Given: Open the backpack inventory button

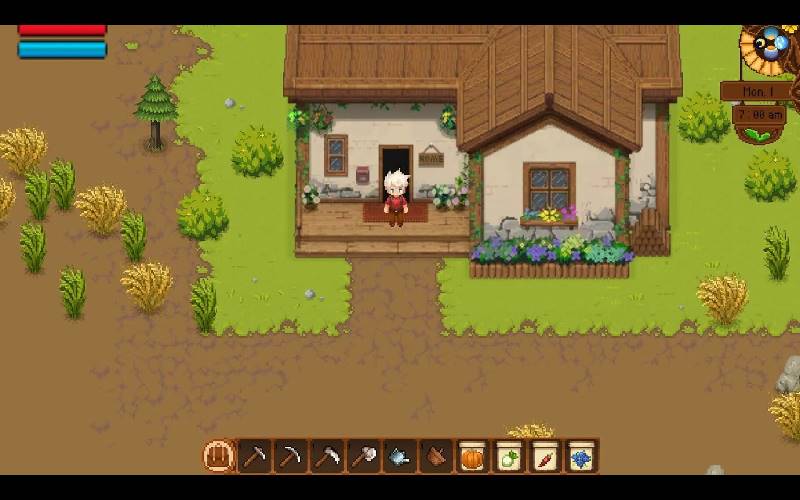Looking at the screenshot, I should [218, 457].
